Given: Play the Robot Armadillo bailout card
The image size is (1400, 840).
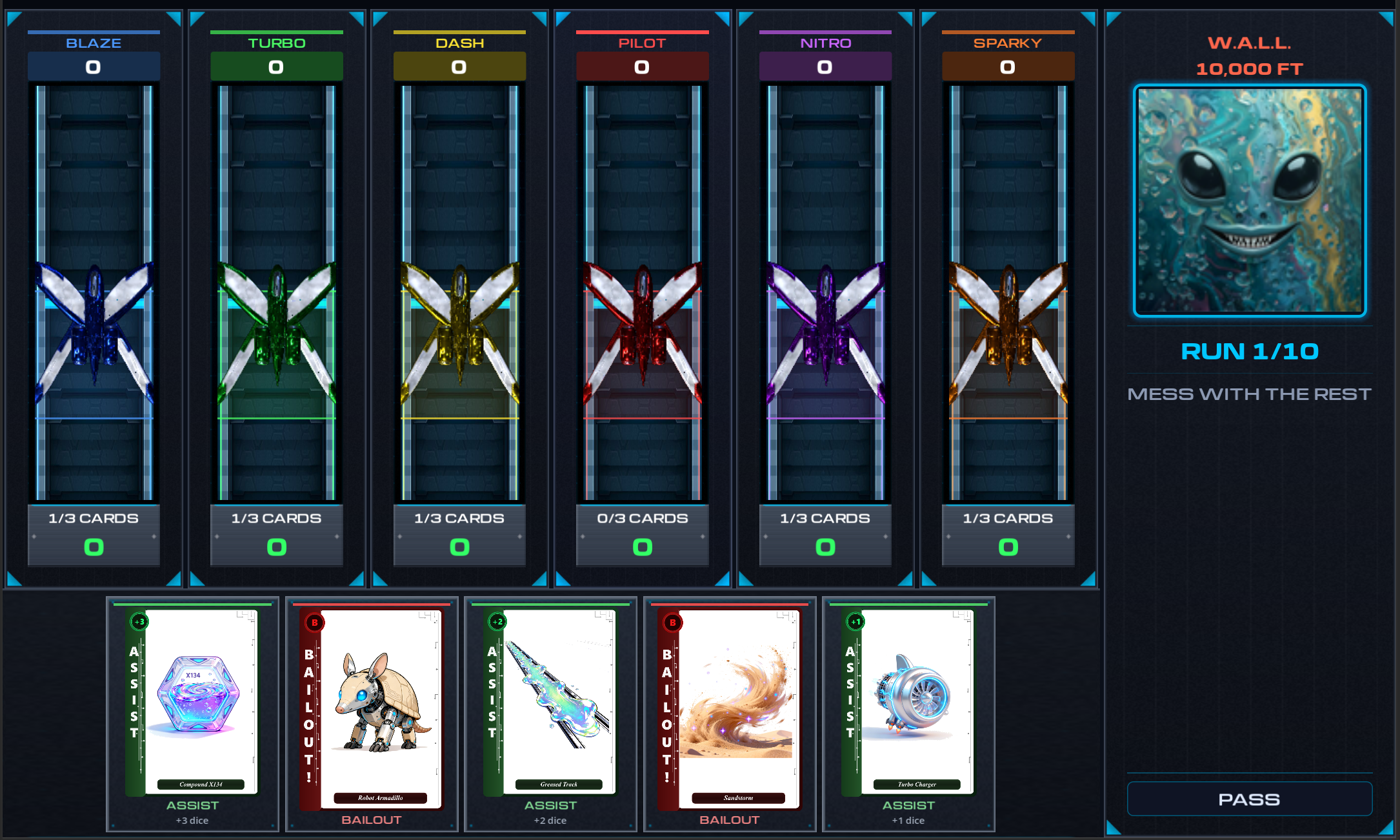Looking at the screenshot, I should (372, 710).
